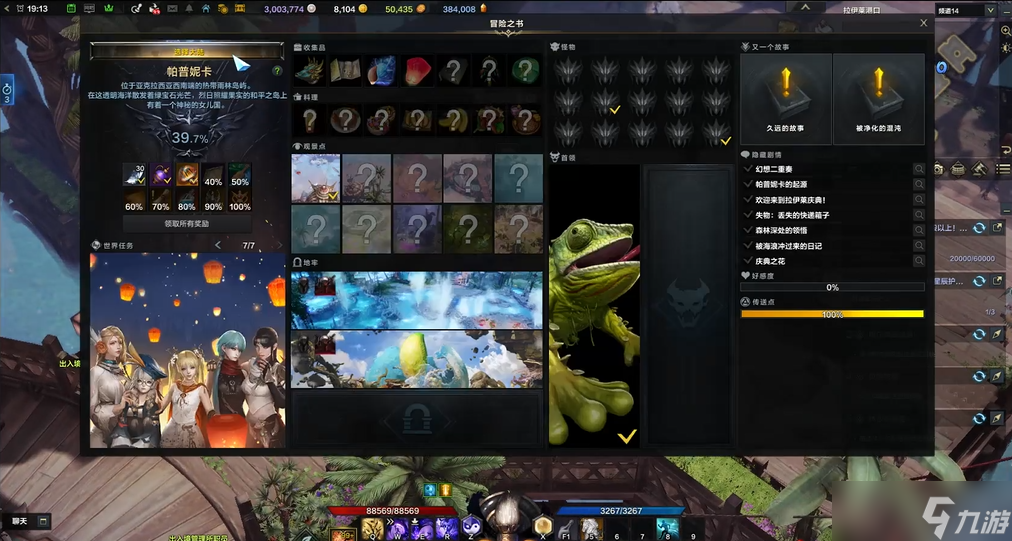1012x541 pixels.
Task: View the green chameleon boss card
Action: click(x=594, y=305)
